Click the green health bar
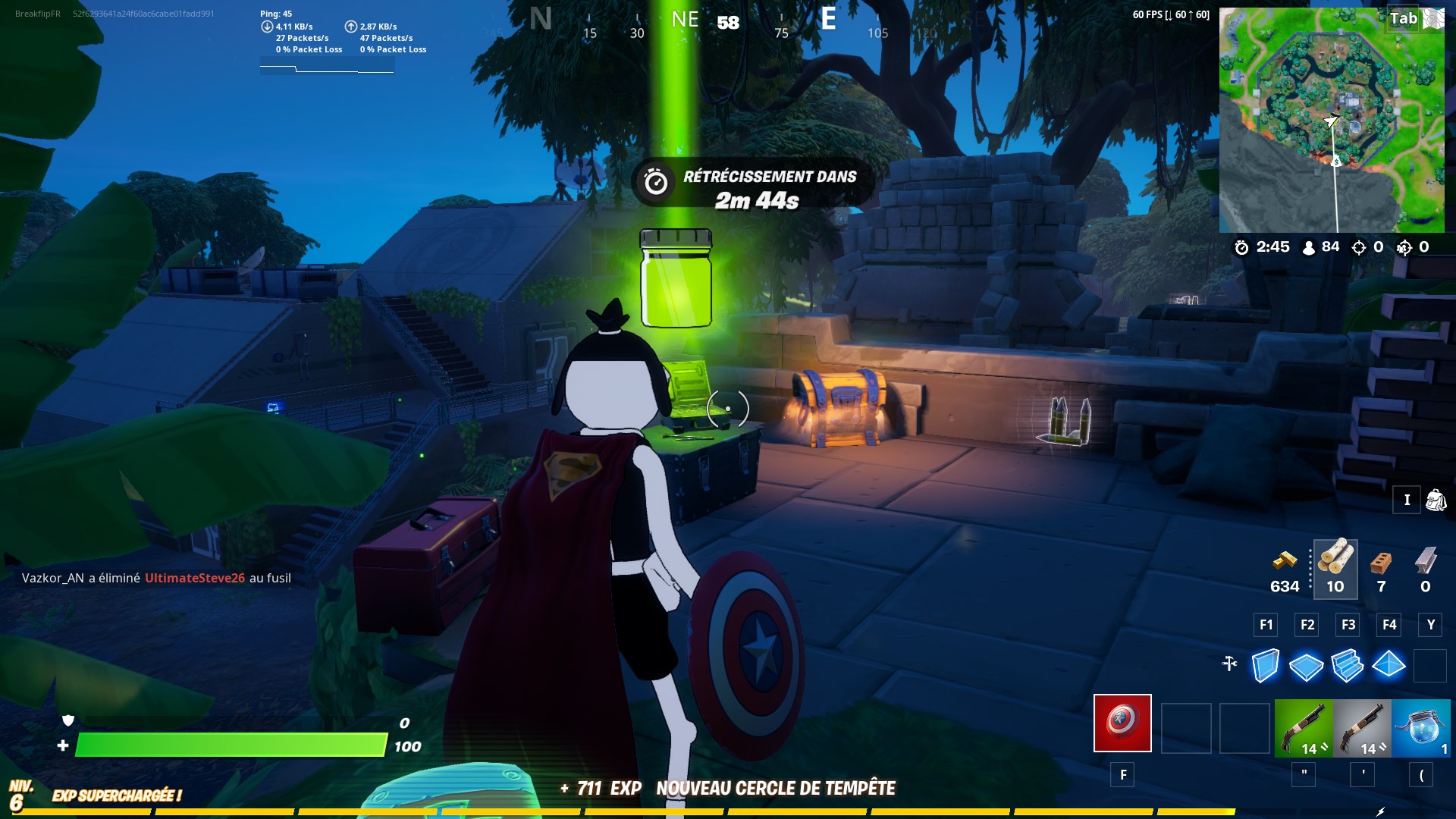This screenshot has height=819, width=1456. (227, 747)
